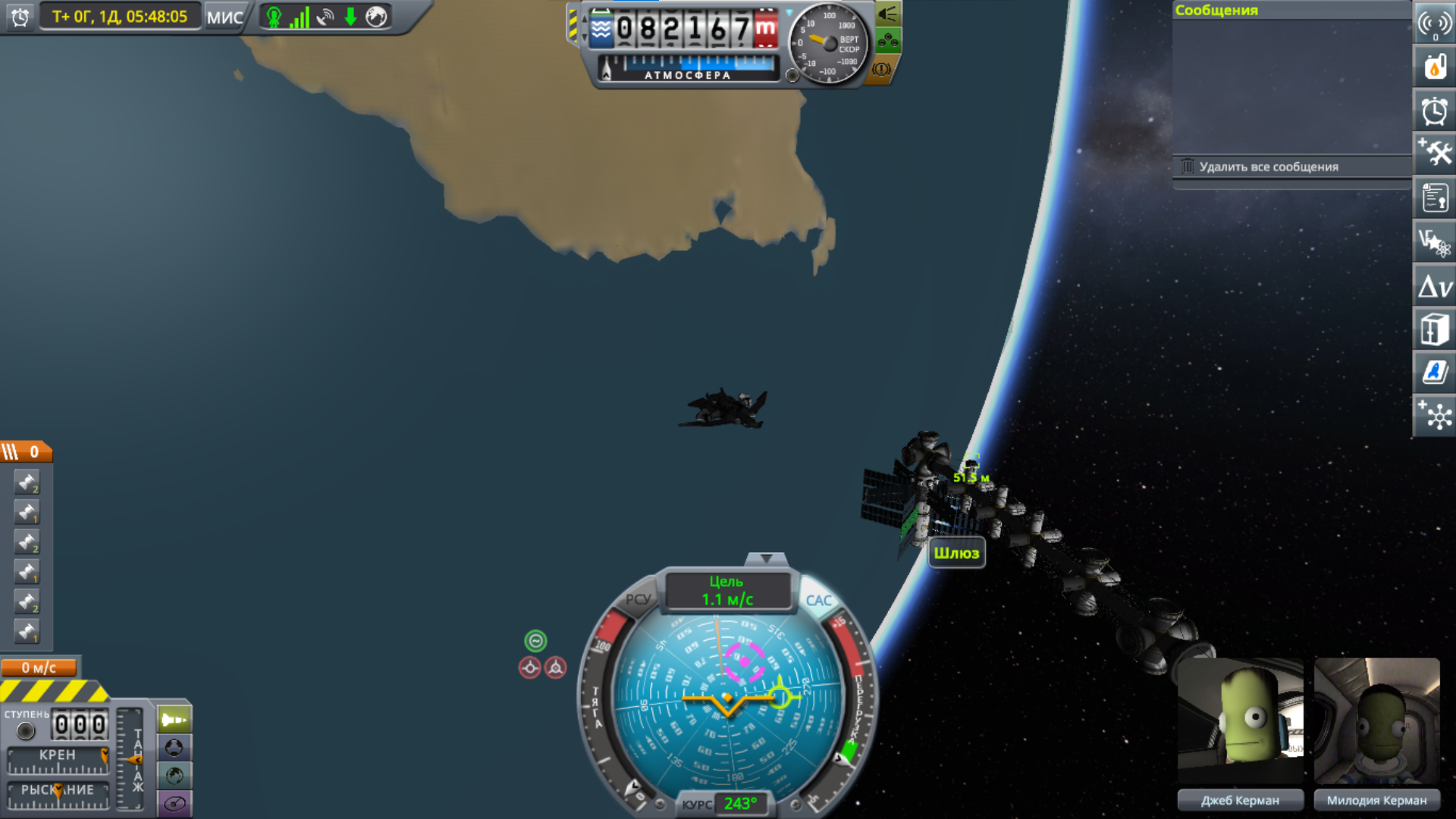Open the cargo container inventory app
Screen dimensions: 1456x819
(1434, 330)
